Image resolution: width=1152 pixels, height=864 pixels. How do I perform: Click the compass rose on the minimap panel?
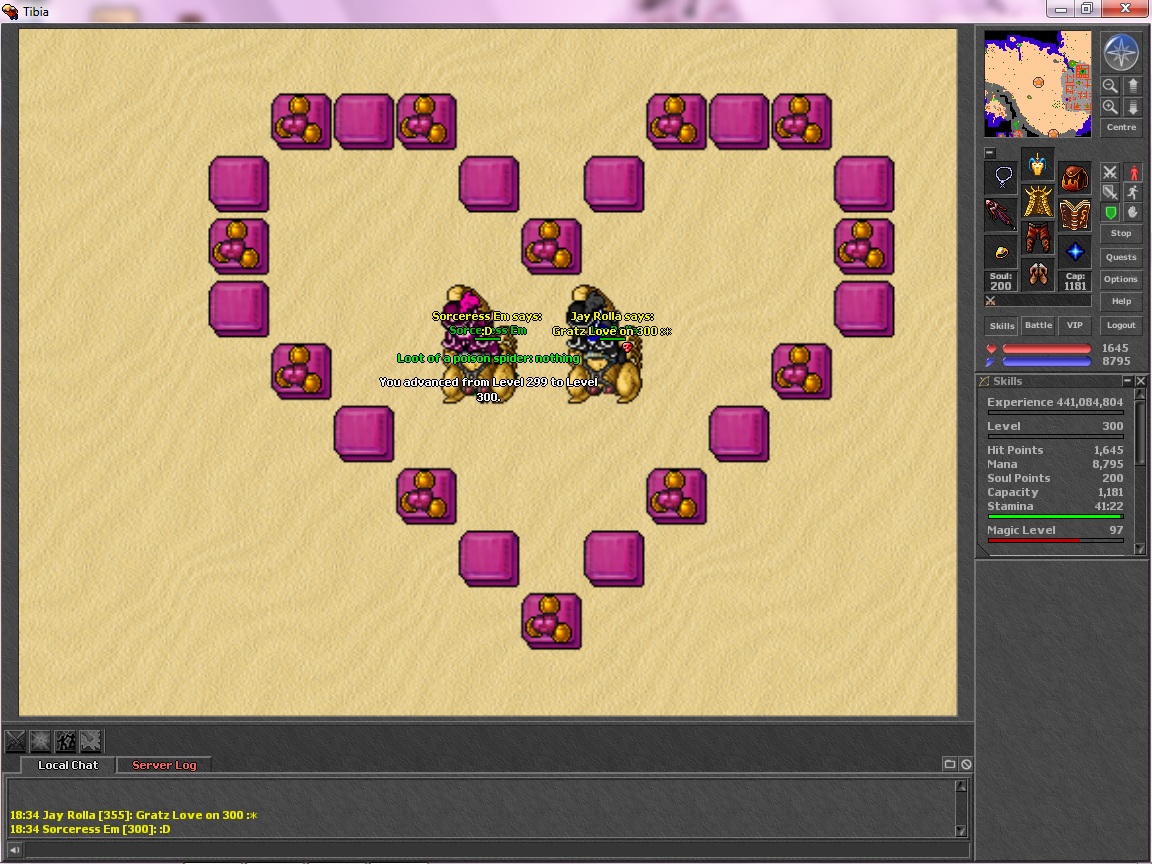coord(1121,52)
